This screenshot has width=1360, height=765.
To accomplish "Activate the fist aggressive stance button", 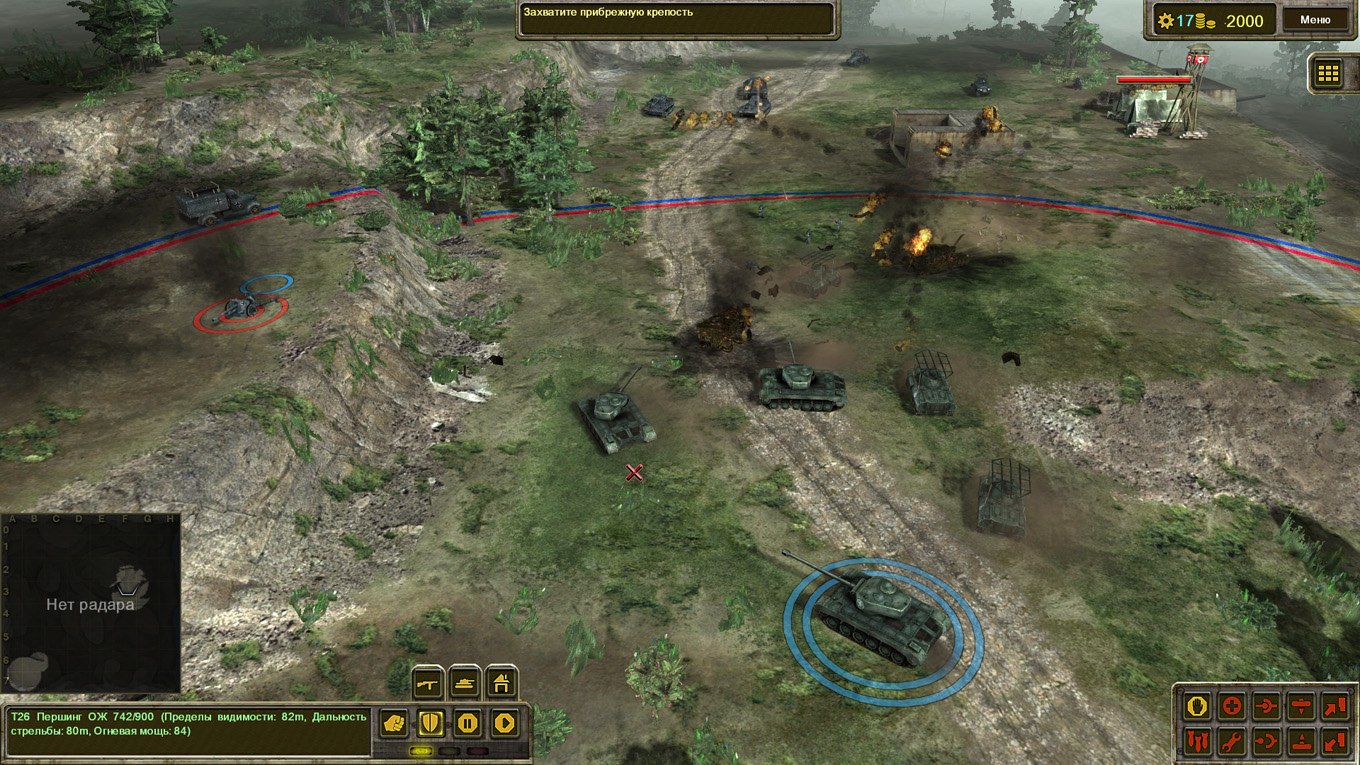I will pos(394,722).
